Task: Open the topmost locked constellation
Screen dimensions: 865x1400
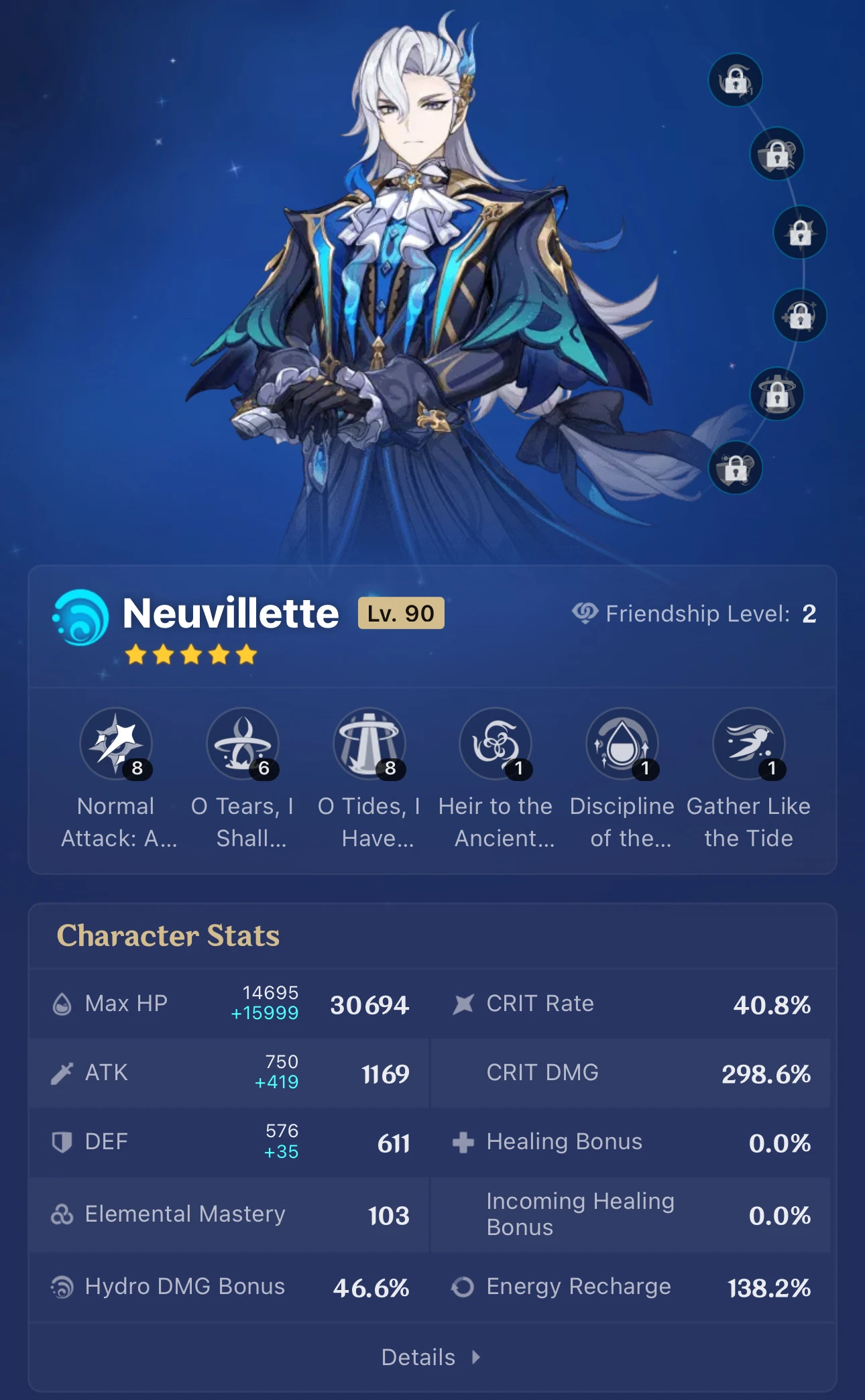Action: 735,80
